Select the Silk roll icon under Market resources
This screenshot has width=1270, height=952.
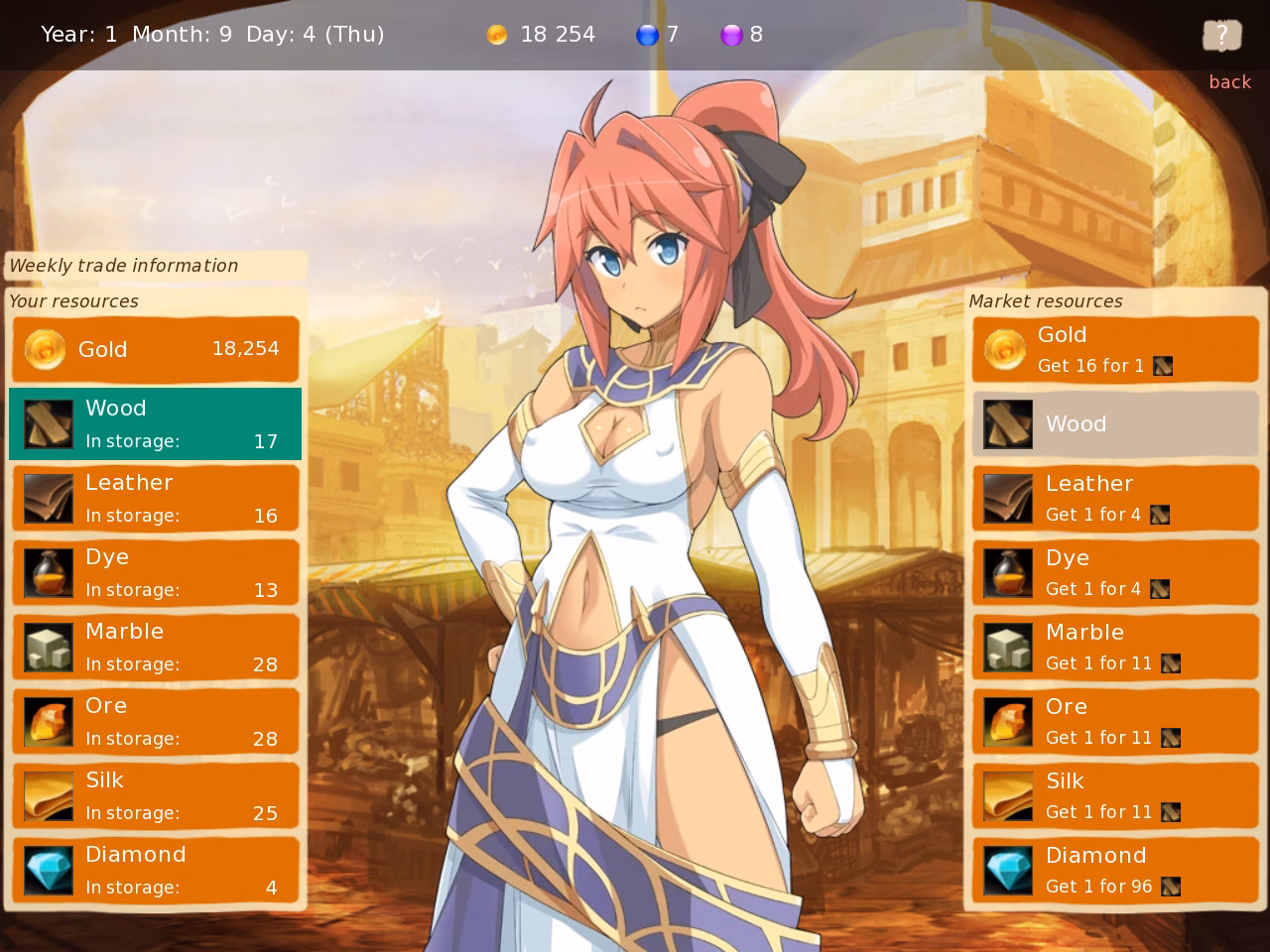[x=1007, y=795]
